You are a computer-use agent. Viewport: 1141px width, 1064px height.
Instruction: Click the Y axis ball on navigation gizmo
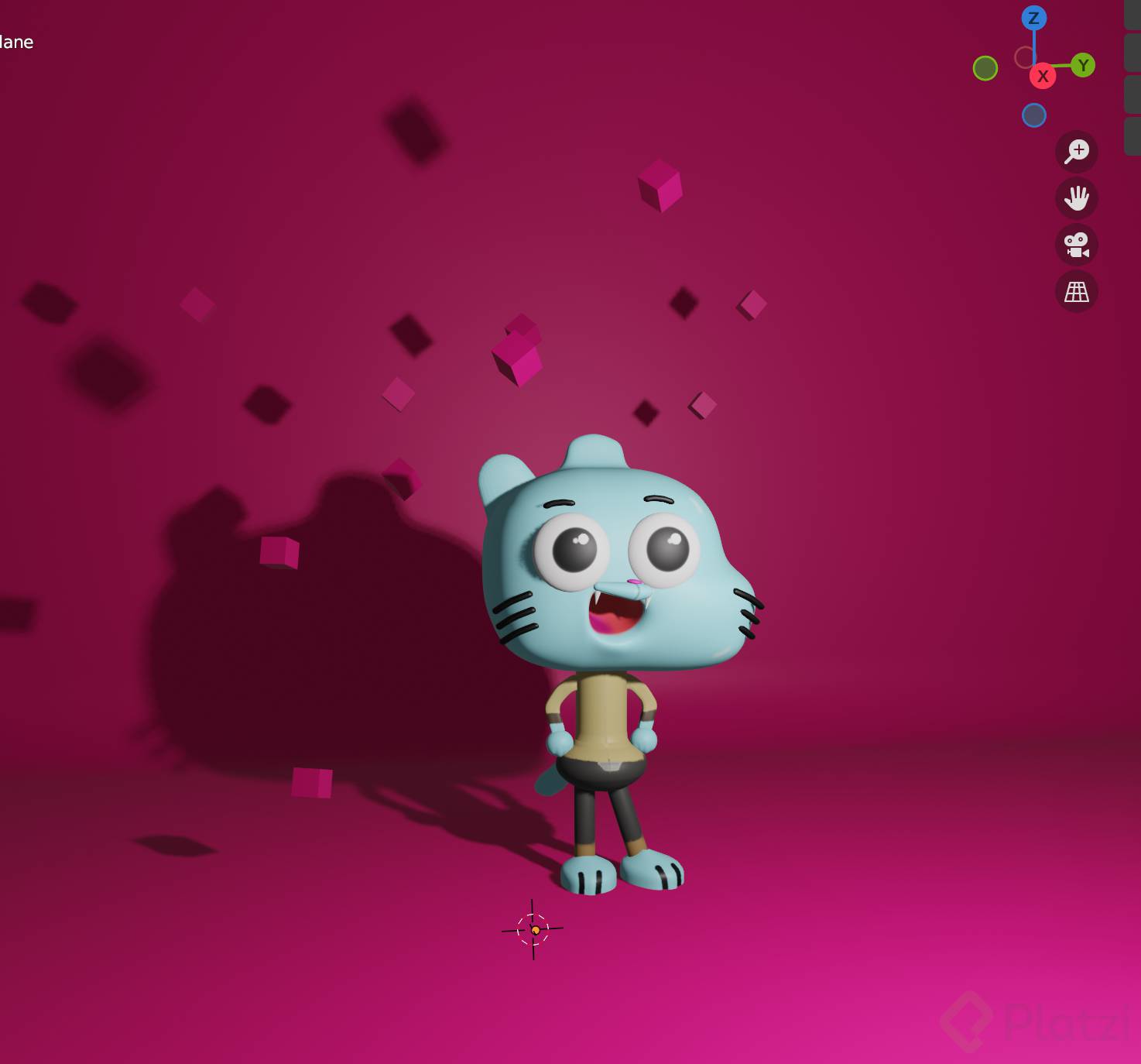[1084, 65]
